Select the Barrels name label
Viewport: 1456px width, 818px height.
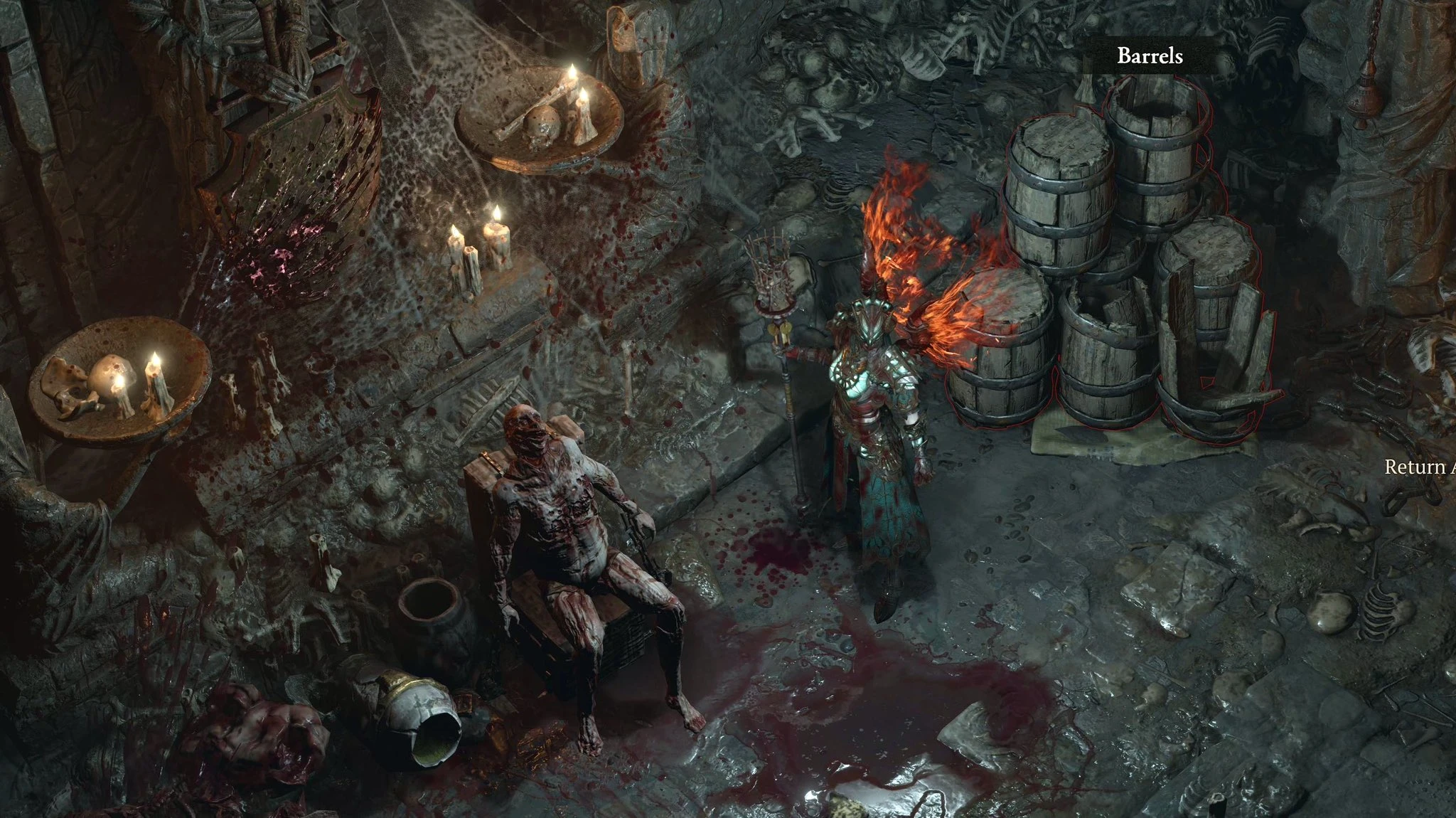tap(1150, 55)
